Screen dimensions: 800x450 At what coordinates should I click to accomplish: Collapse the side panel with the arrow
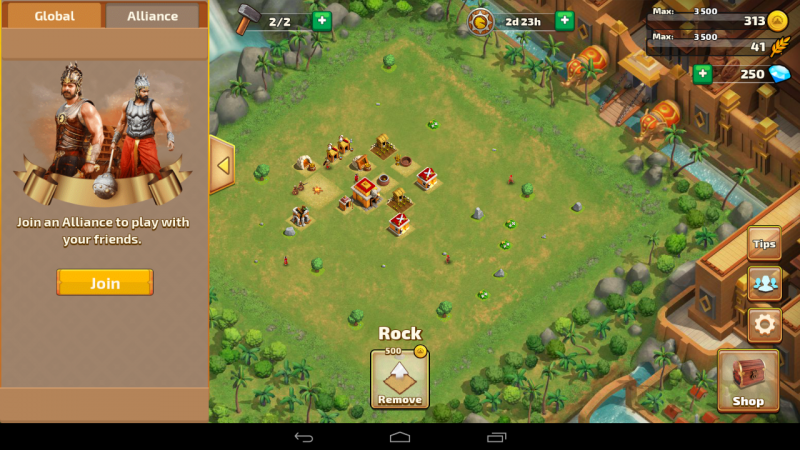(222, 166)
